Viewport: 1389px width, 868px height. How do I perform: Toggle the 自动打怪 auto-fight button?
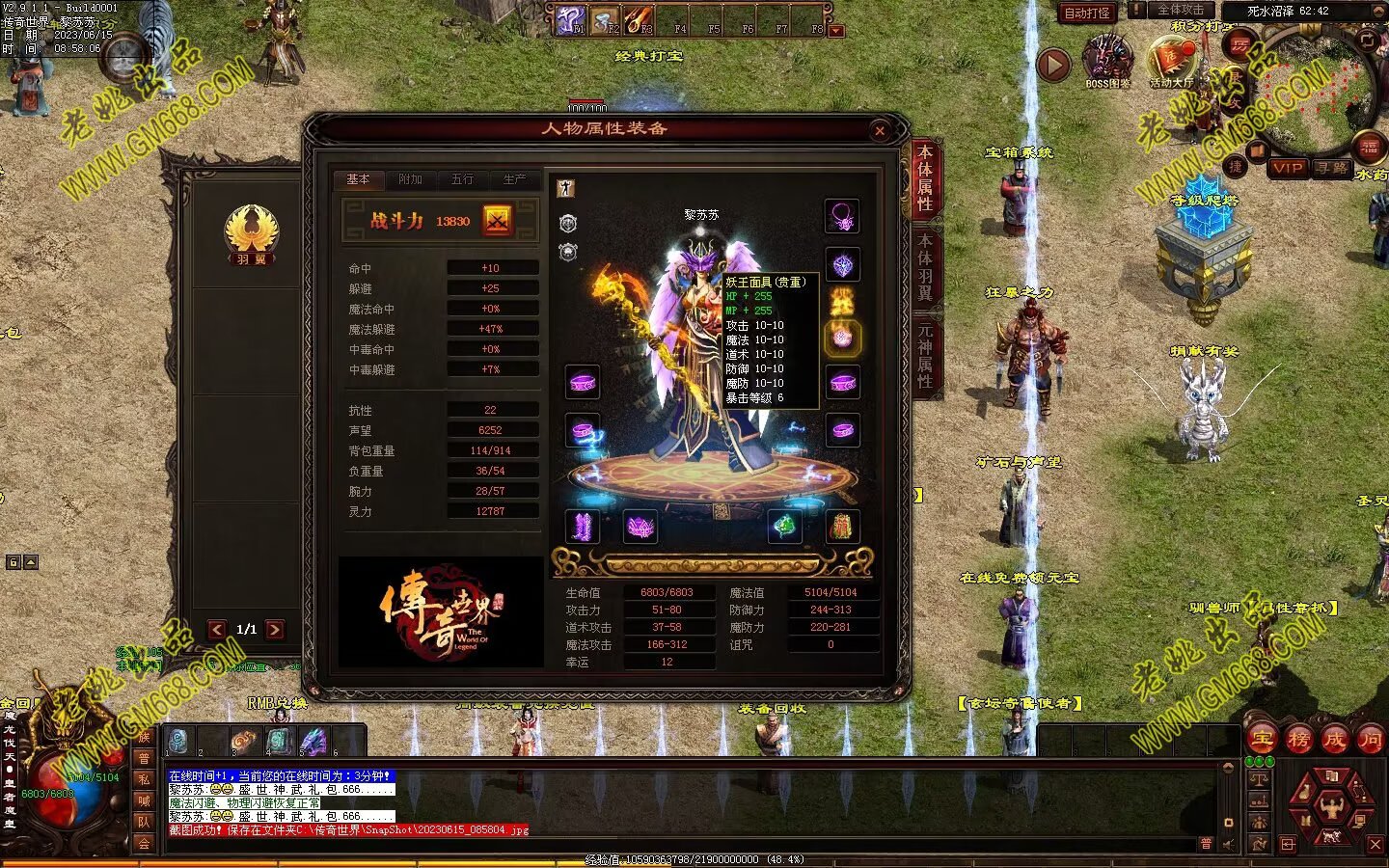1087,13
